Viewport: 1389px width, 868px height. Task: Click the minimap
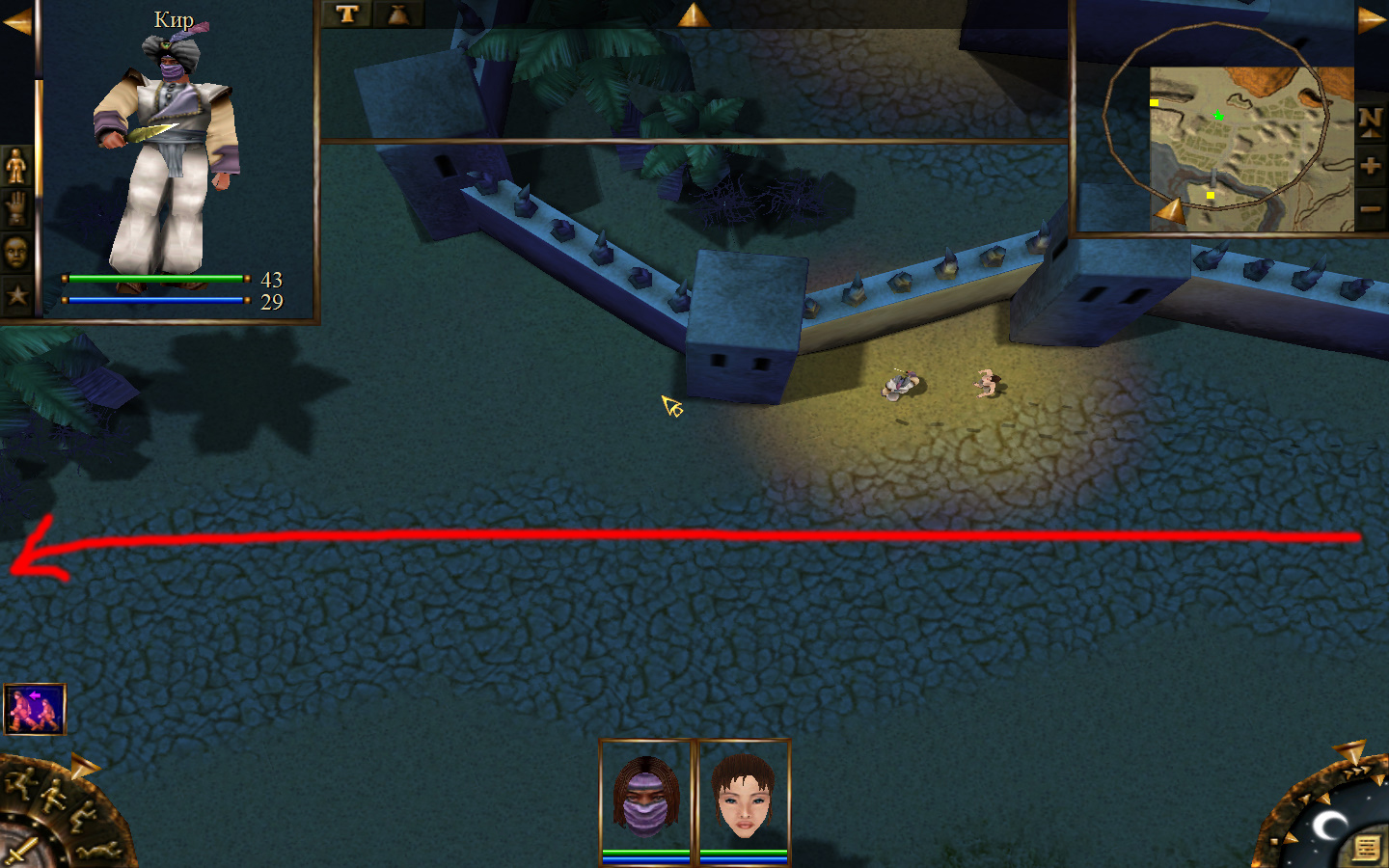(1250, 149)
